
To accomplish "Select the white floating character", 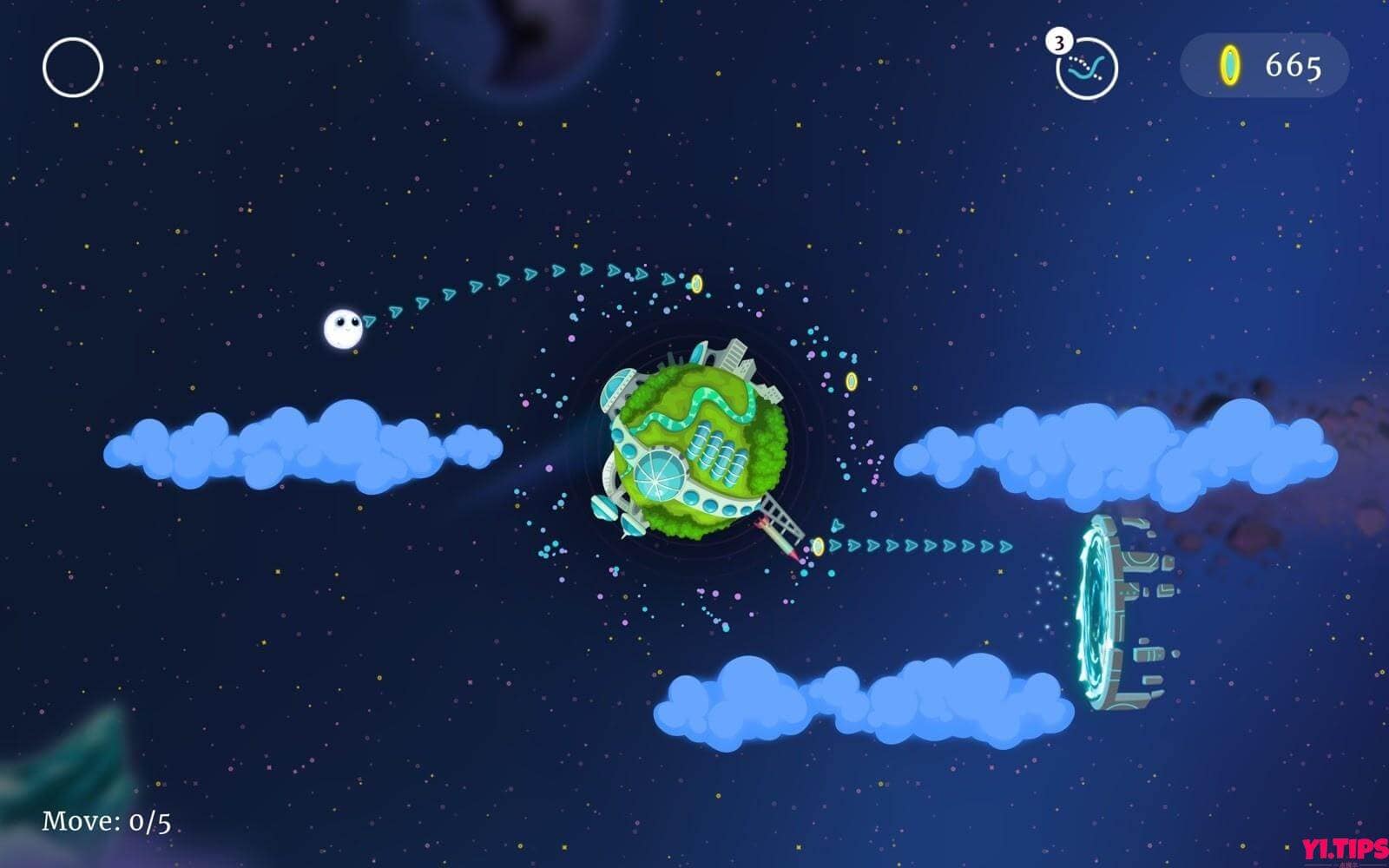I will pyautogui.click(x=344, y=326).
